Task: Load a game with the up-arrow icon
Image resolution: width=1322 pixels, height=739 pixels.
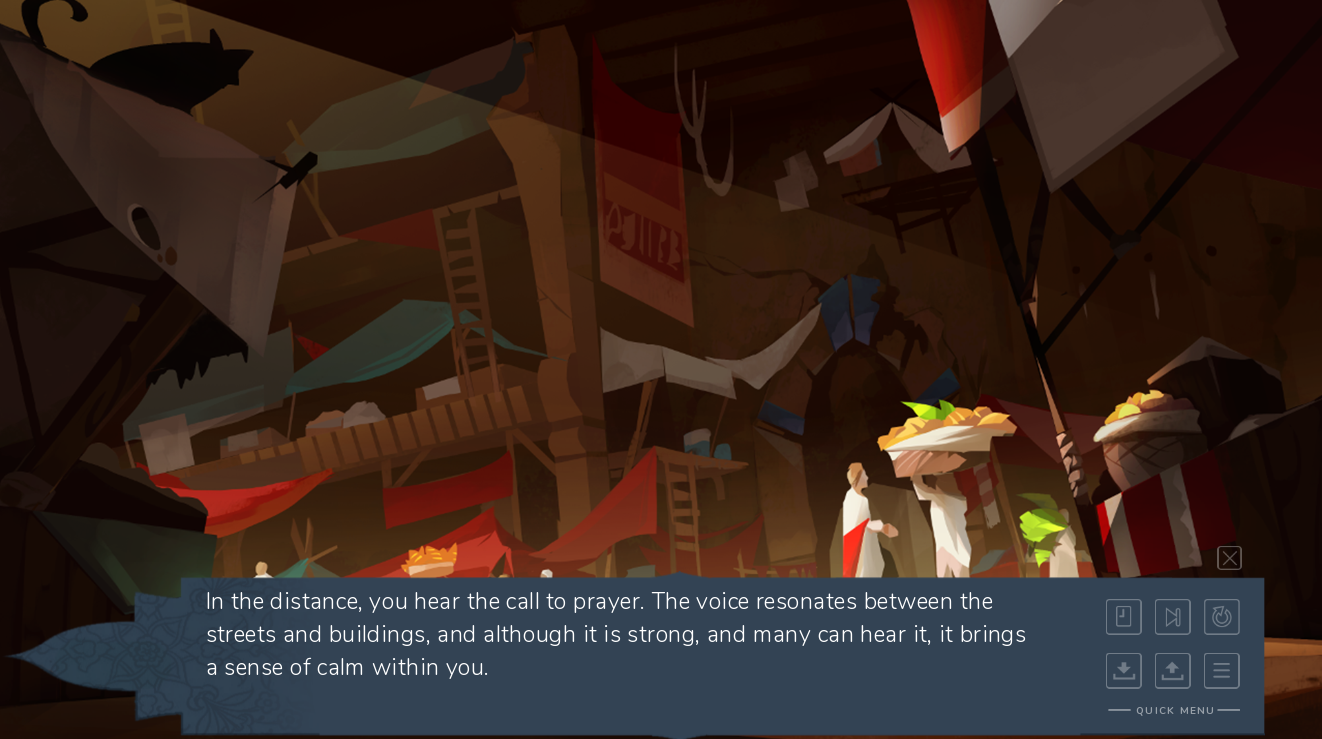Action: pyautogui.click(x=1172, y=671)
